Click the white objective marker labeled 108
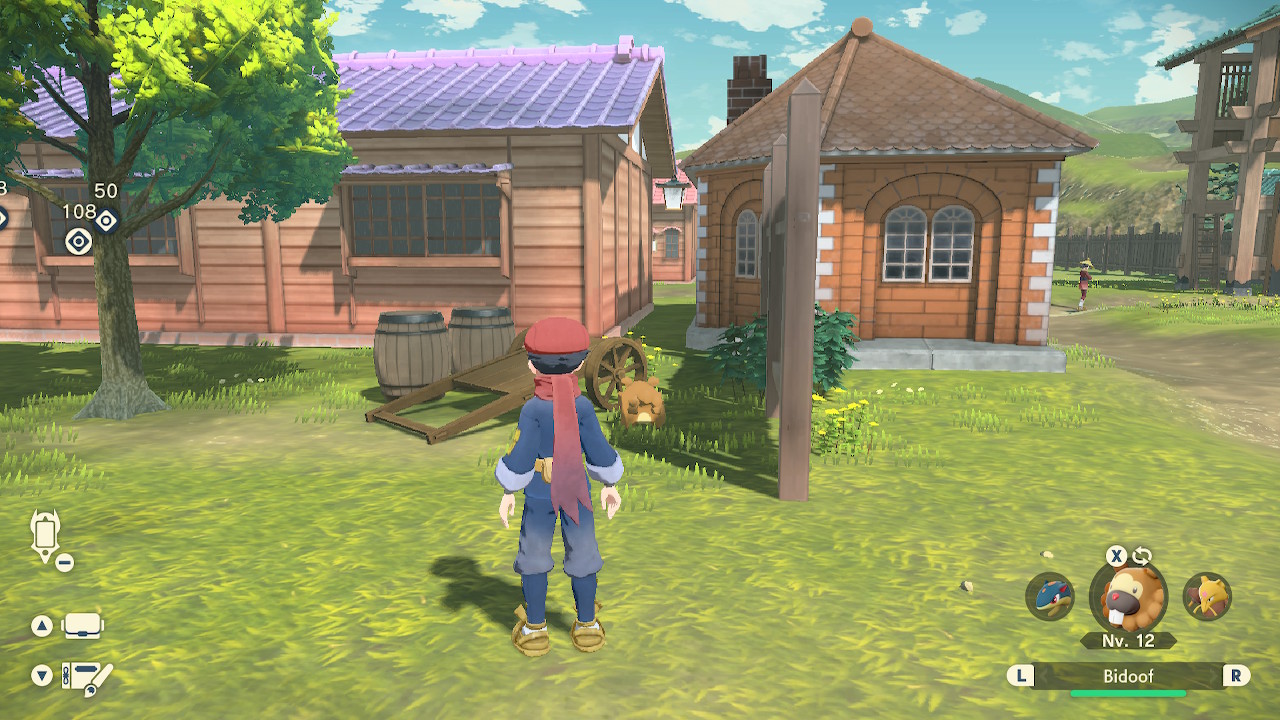 (x=78, y=241)
